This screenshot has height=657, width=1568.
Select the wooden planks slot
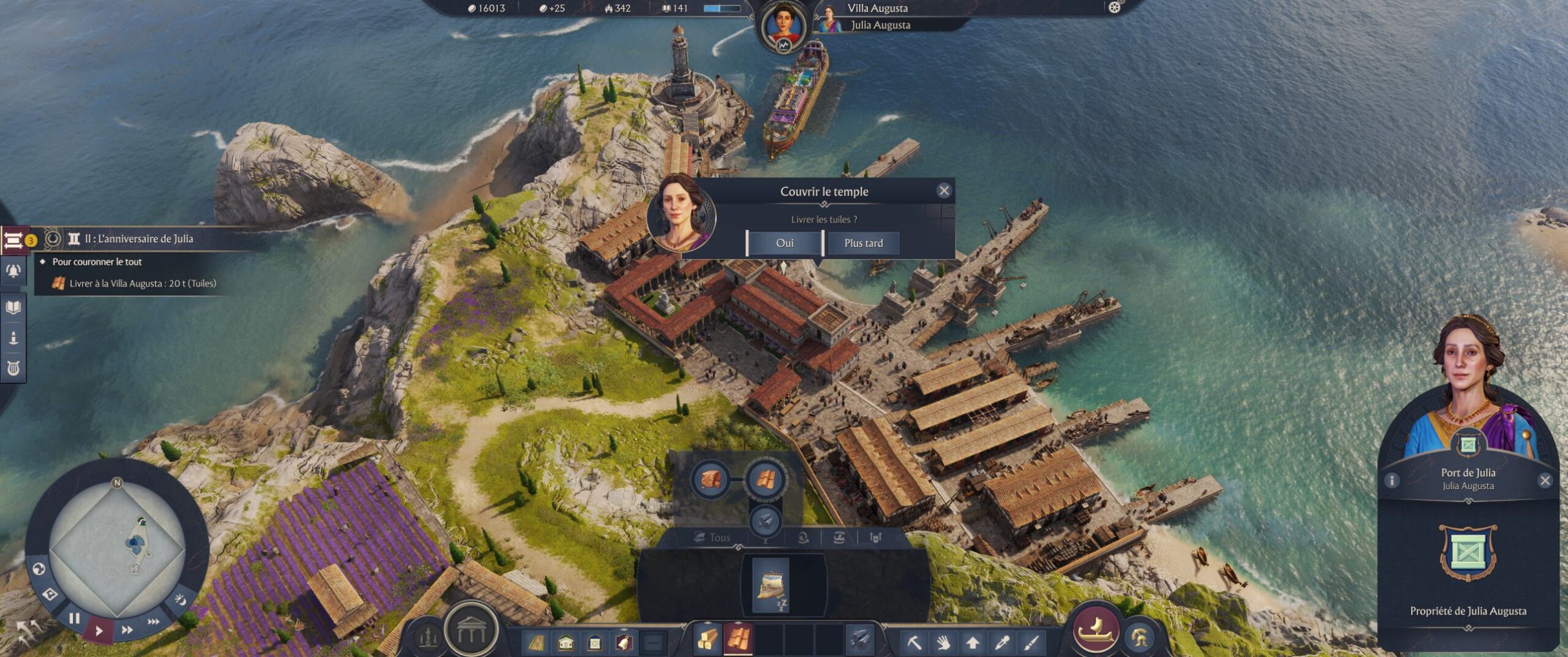[x=706, y=640]
